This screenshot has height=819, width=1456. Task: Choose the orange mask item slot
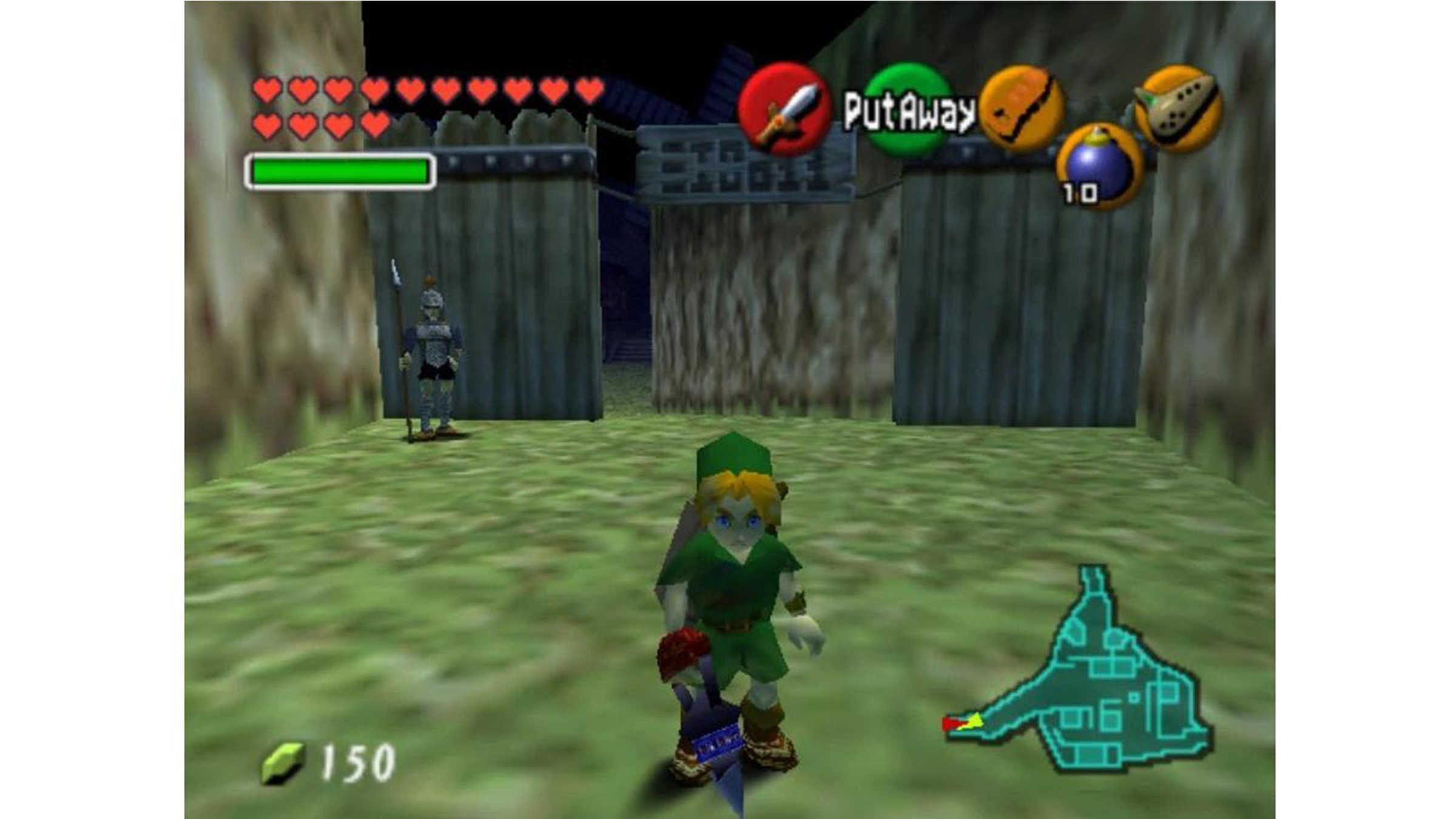point(1022,109)
